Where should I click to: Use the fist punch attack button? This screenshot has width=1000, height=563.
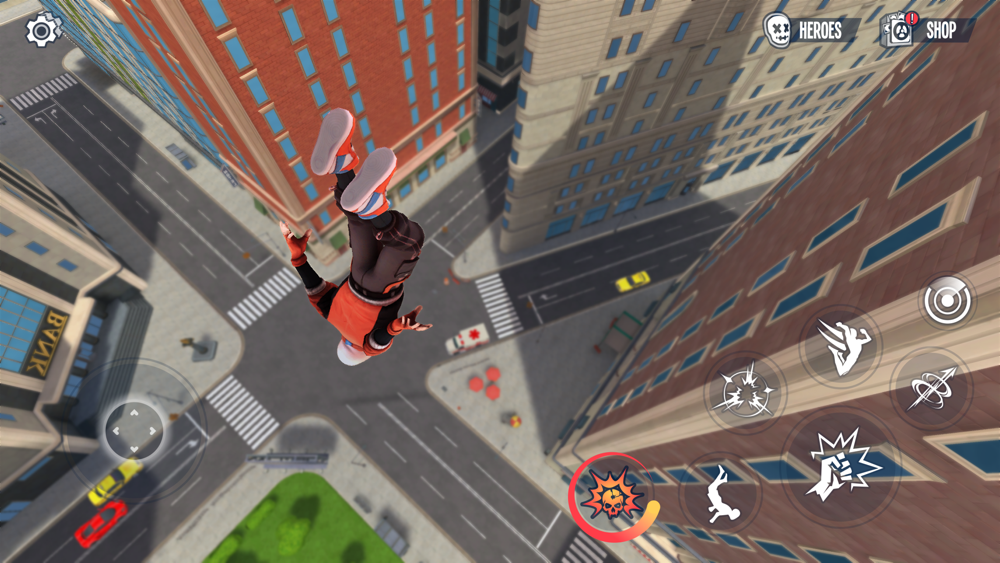click(839, 465)
